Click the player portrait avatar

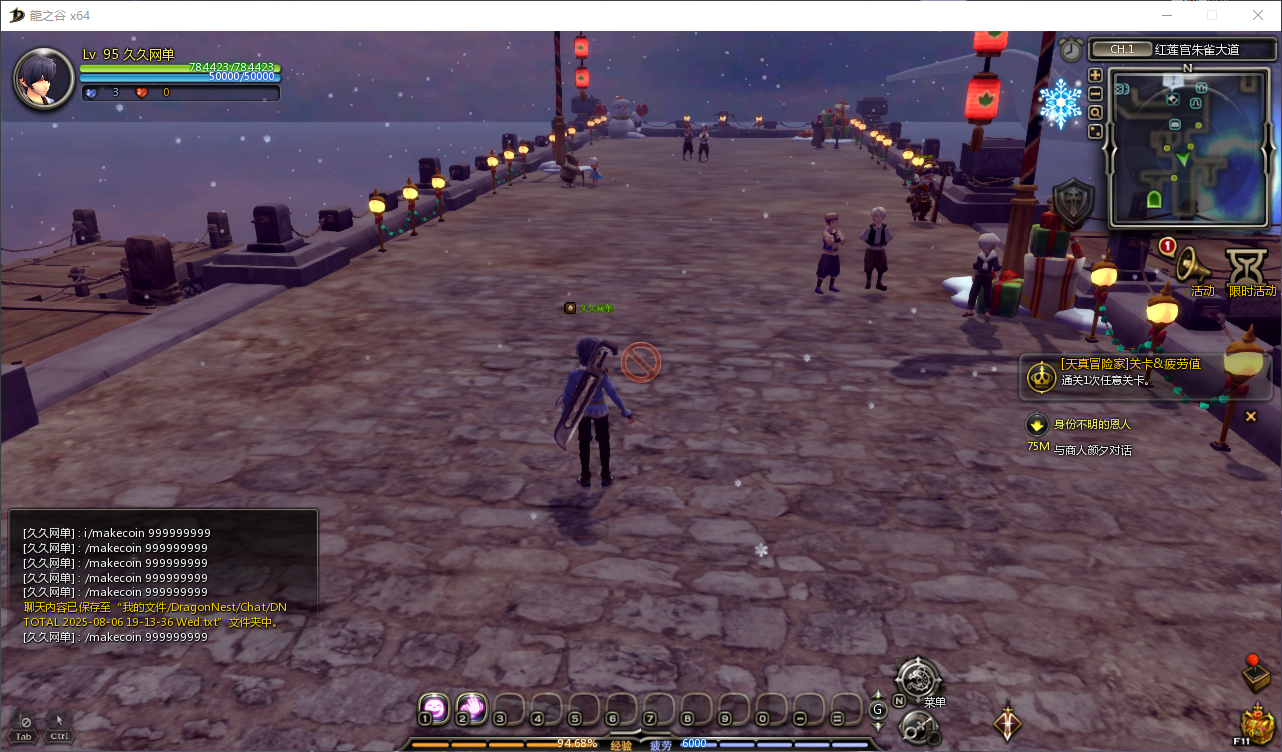point(43,78)
